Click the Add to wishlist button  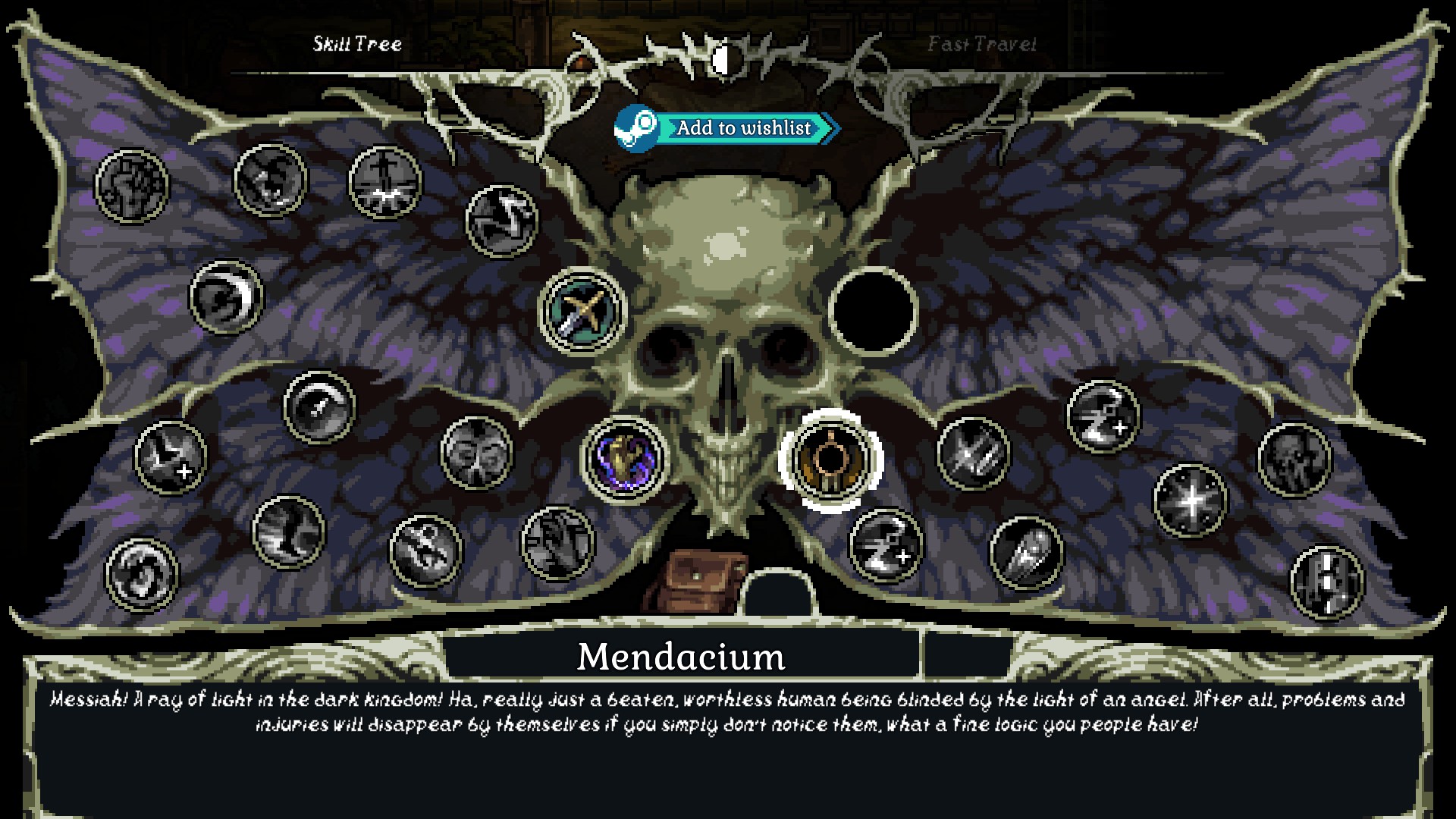727,128
